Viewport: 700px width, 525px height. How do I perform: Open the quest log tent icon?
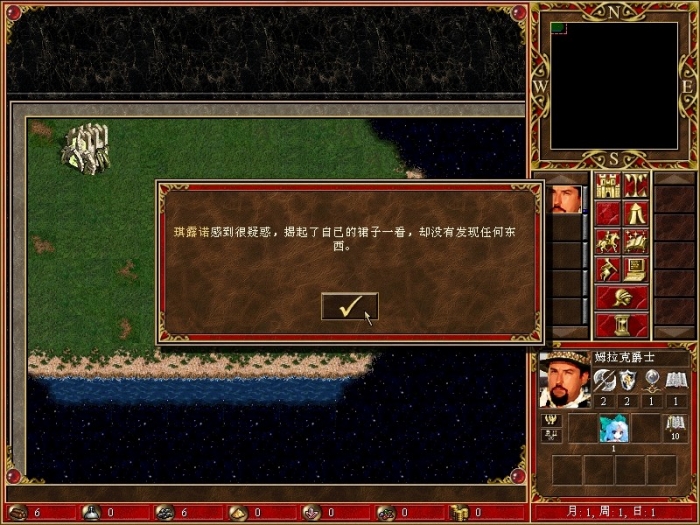(635, 213)
